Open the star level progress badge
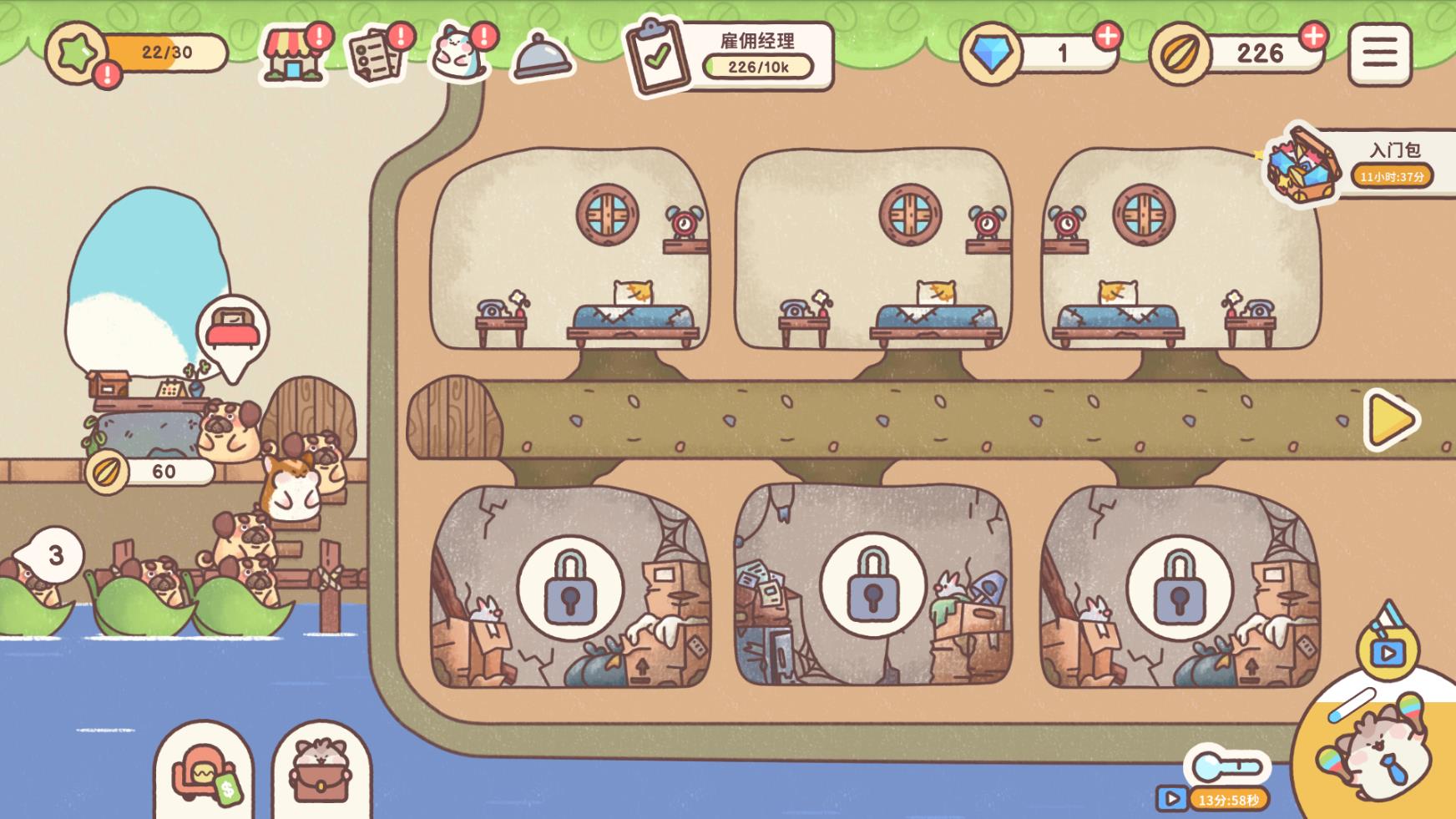The width and height of the screenshot is (1456, 819). click(x=77, y=53)
